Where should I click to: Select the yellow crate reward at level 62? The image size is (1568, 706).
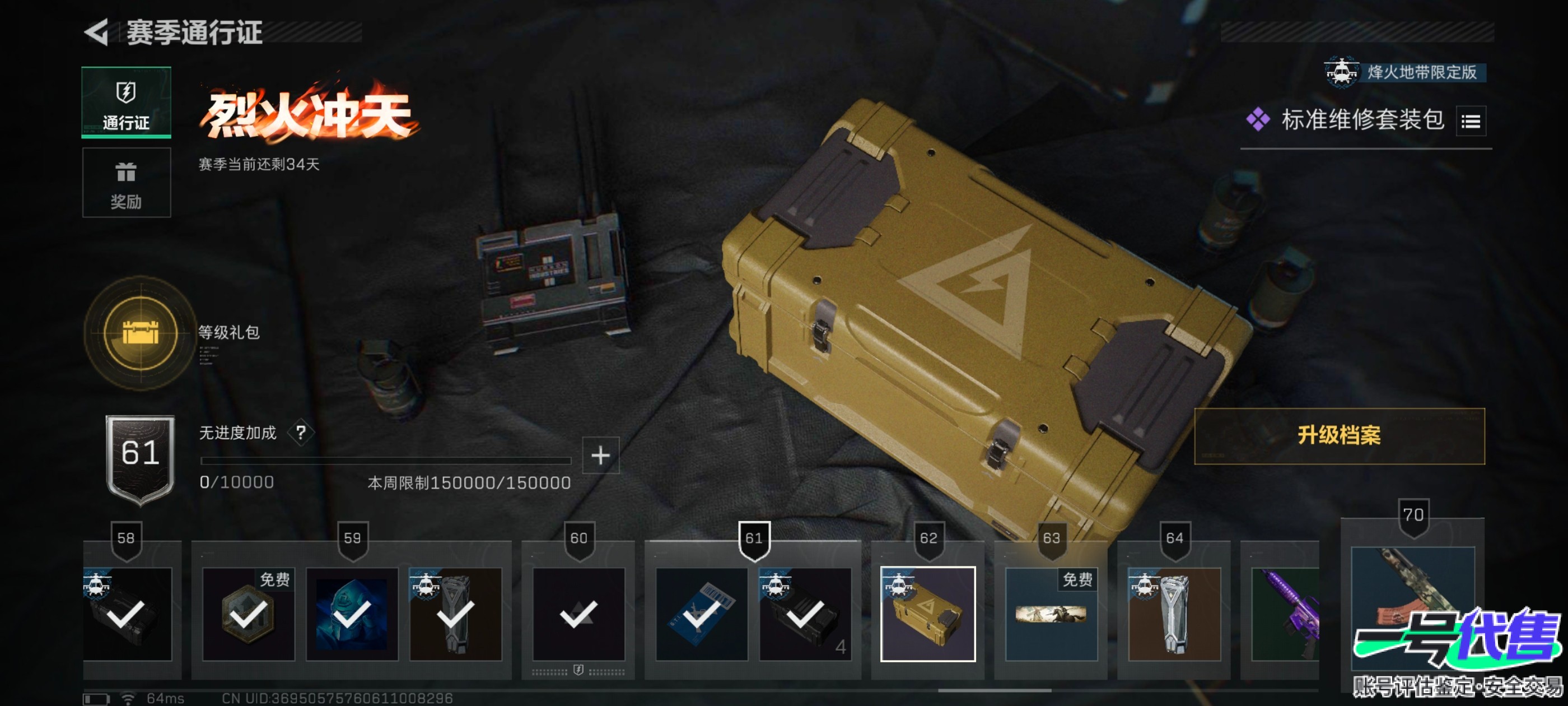(x=927, y=614)
